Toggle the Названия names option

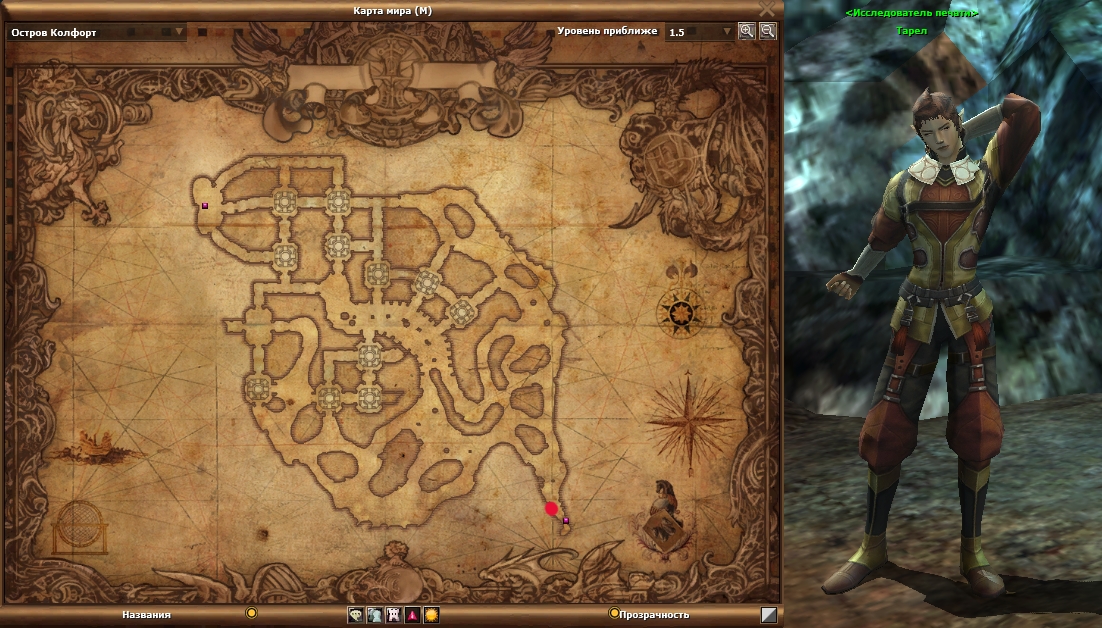(x=251, y=613)
